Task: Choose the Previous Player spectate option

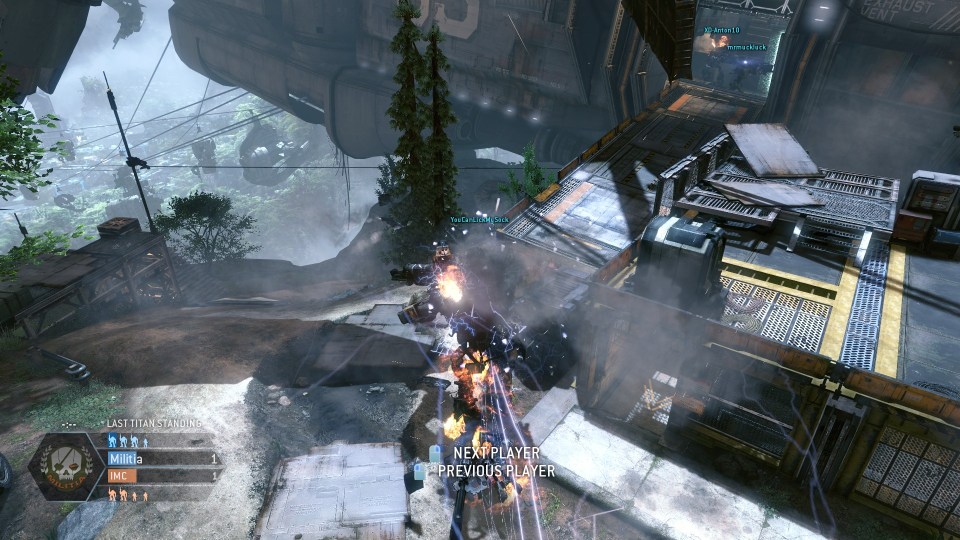Action: coord(495,471)
